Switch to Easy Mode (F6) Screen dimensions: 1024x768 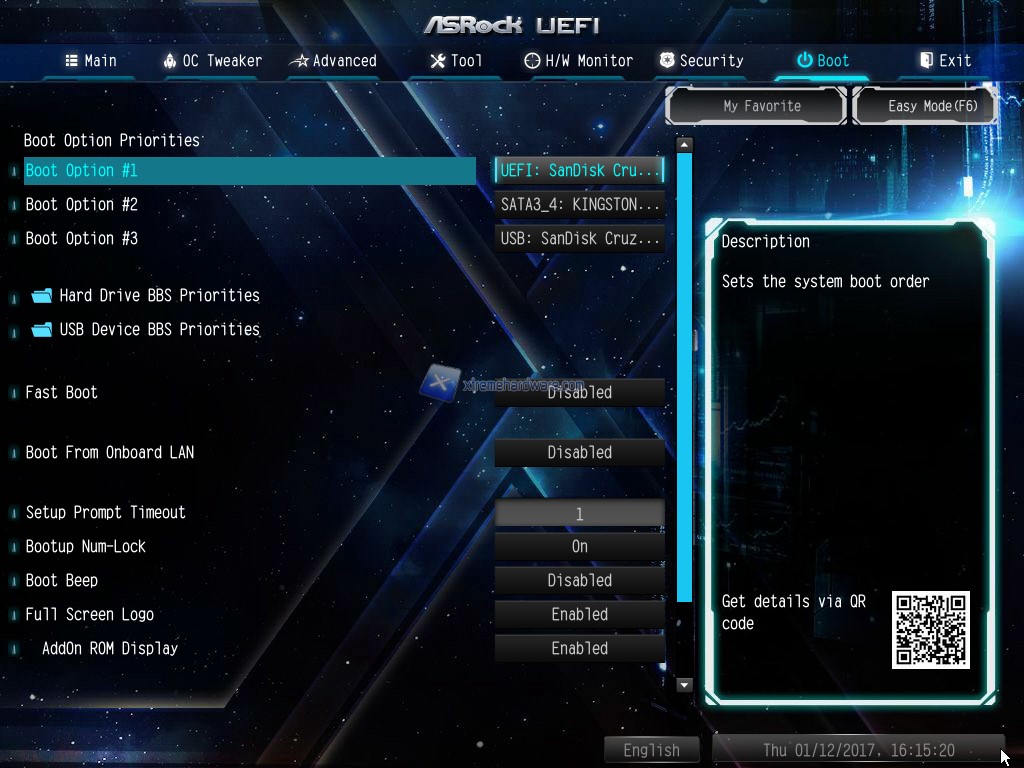coord(925,106)
